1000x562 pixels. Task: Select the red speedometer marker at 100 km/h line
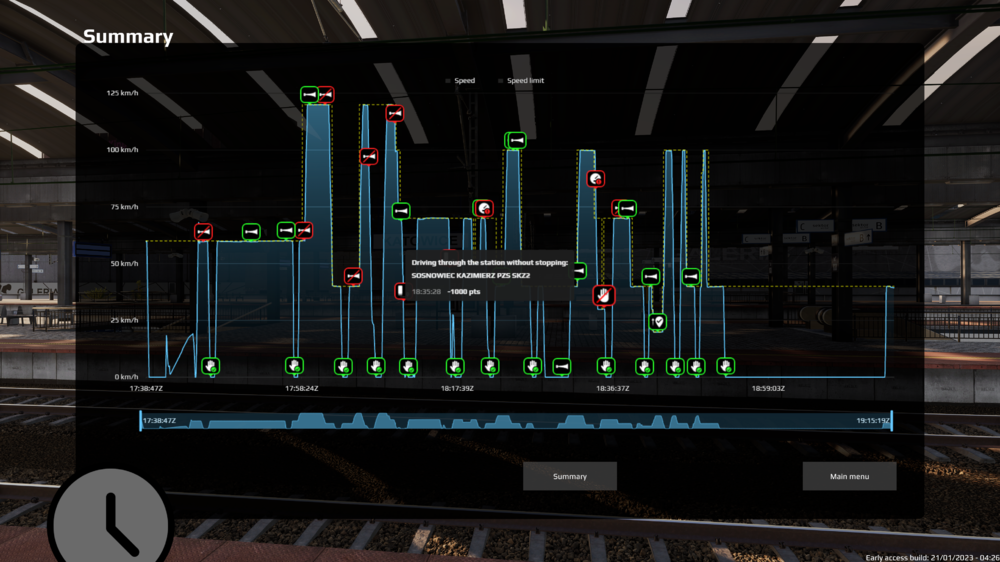tap(596, 178)
